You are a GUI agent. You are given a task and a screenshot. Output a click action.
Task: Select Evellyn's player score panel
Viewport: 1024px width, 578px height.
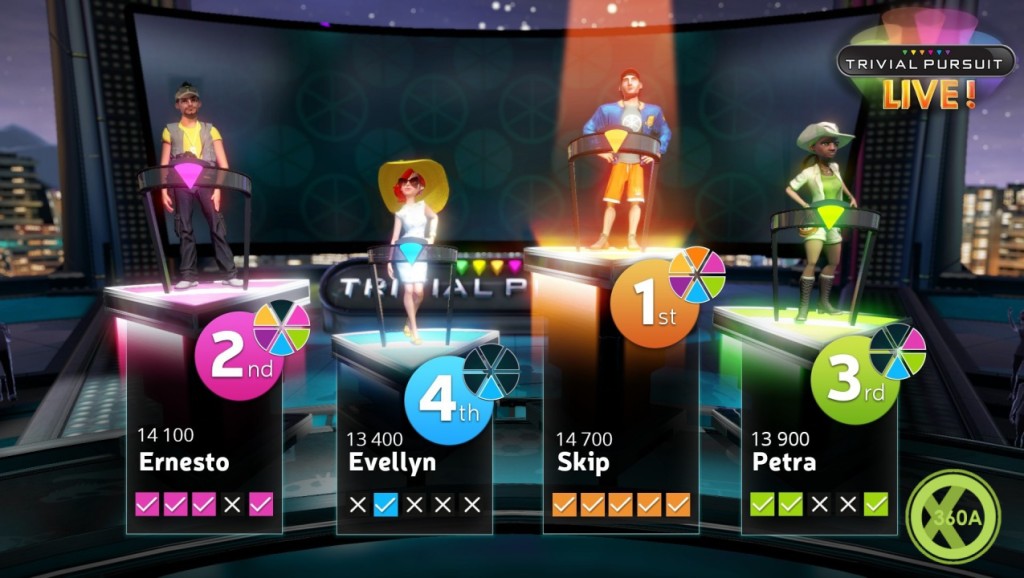coord(414,470)
